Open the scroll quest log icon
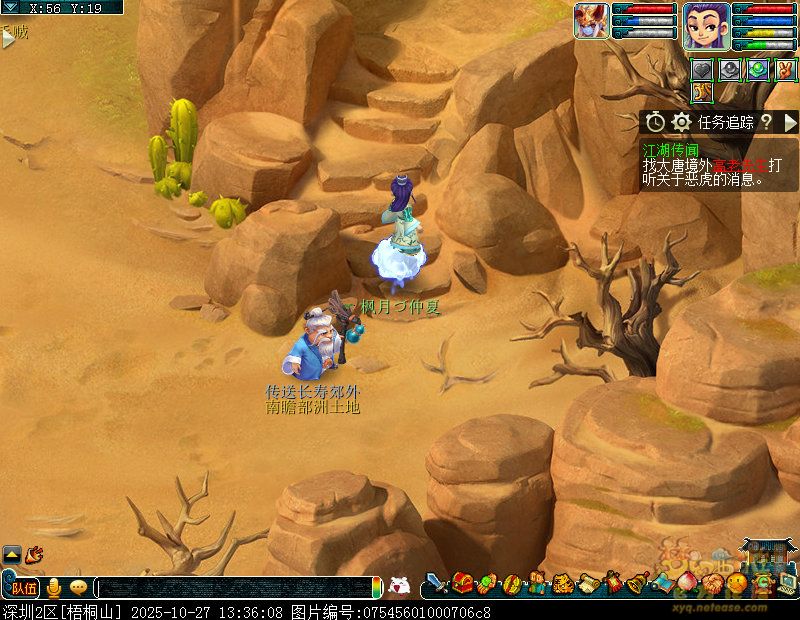Image resolution: width=800 pixels, height=620 pixels. (587, 583)
